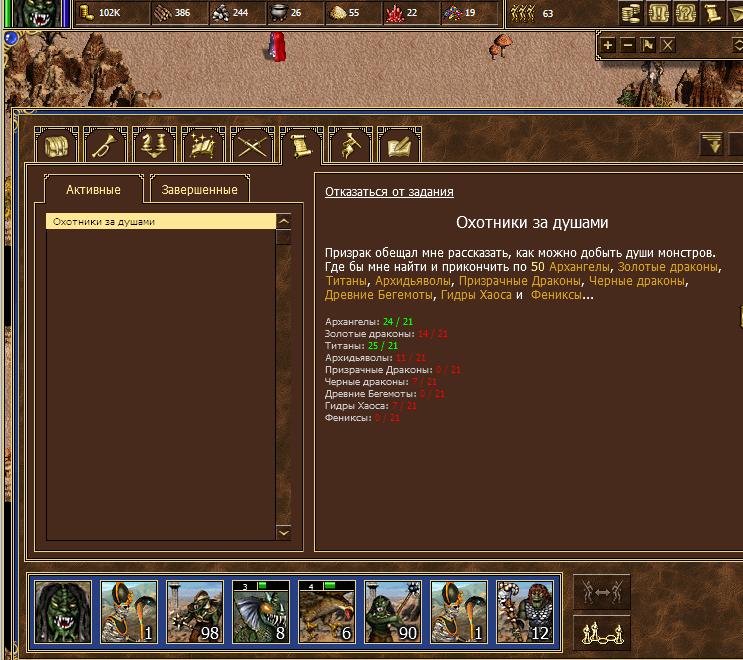Collapse panel with the down-arrow button

(x=712, y=146)
